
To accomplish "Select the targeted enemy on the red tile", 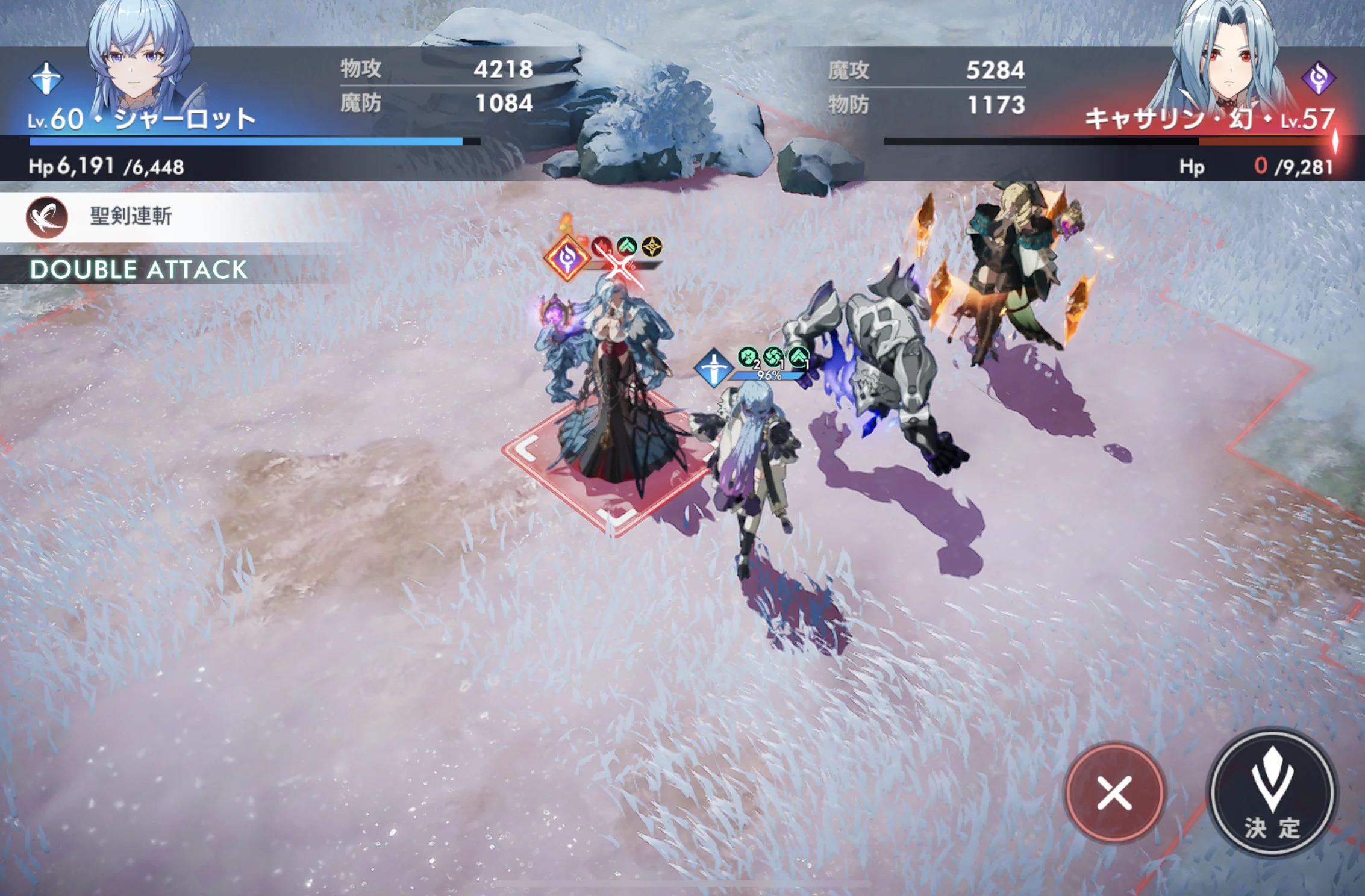I will tap(608, 391).
